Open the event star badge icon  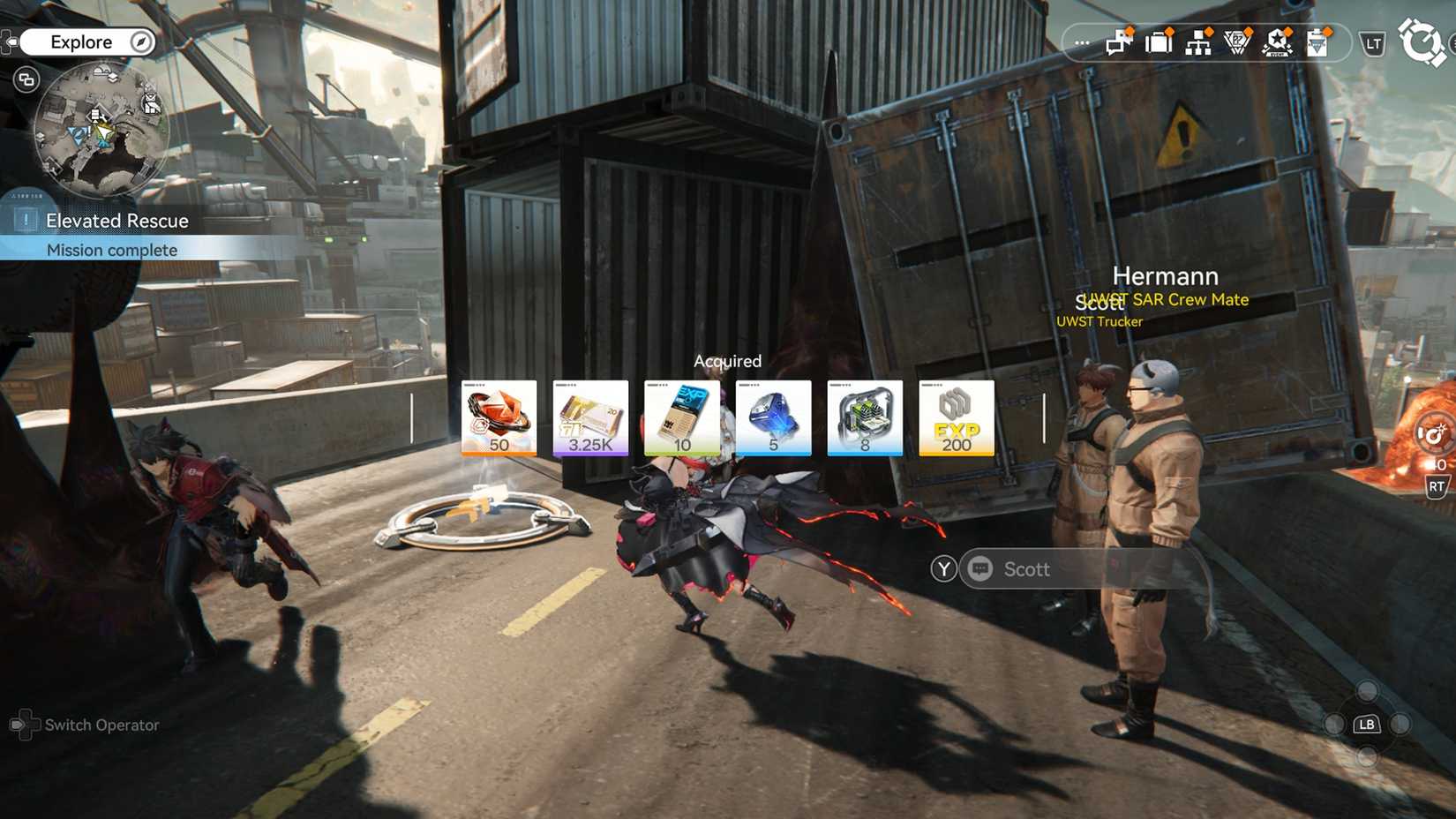[x=1278, y=41]
